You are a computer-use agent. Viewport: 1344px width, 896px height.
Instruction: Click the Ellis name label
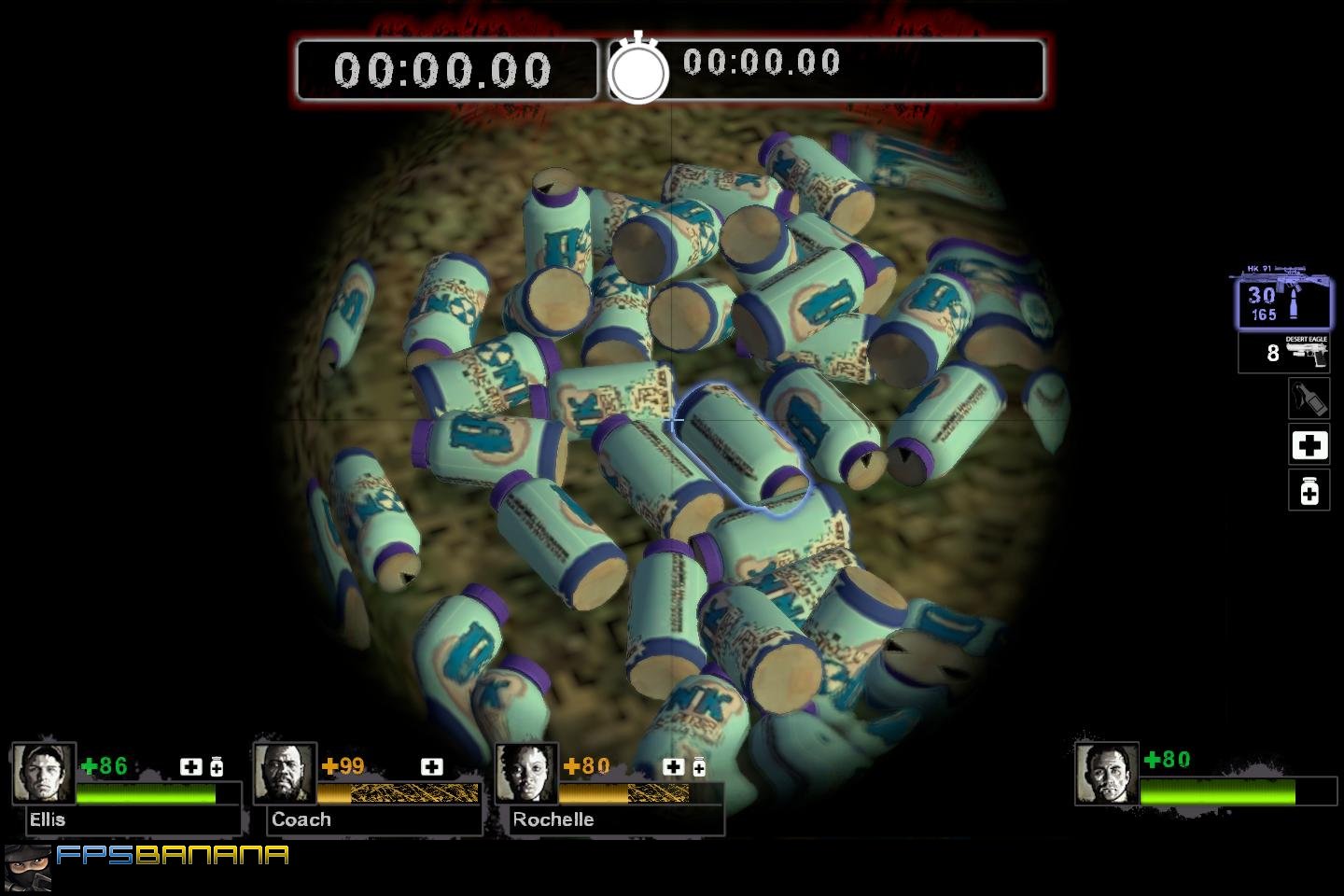[49, 819]
